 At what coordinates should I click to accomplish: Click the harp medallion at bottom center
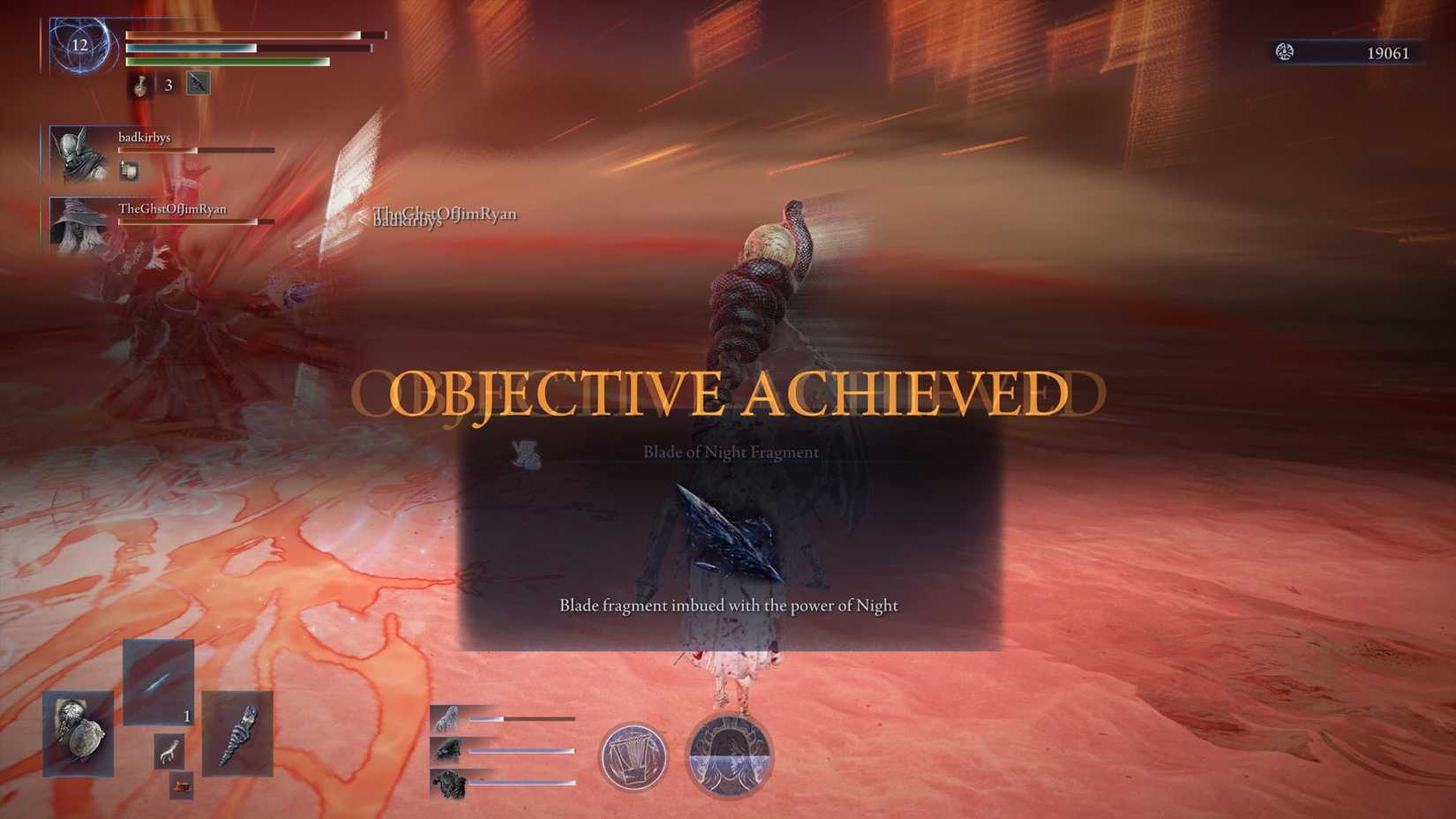click(x=632, y=755)
